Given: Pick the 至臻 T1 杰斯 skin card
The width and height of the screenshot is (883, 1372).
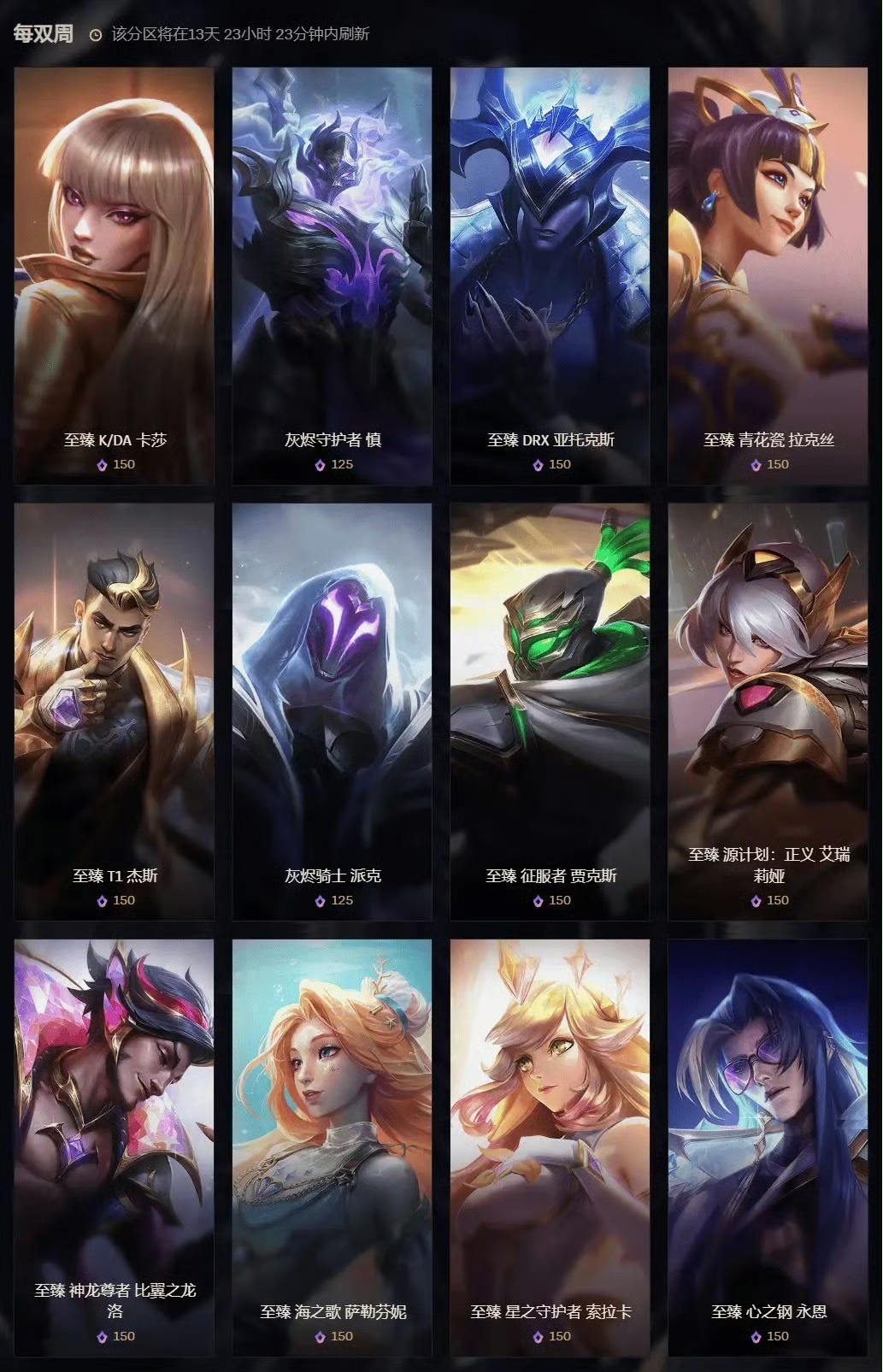Looking at the screenshot, I should click(x=115, y=711).
